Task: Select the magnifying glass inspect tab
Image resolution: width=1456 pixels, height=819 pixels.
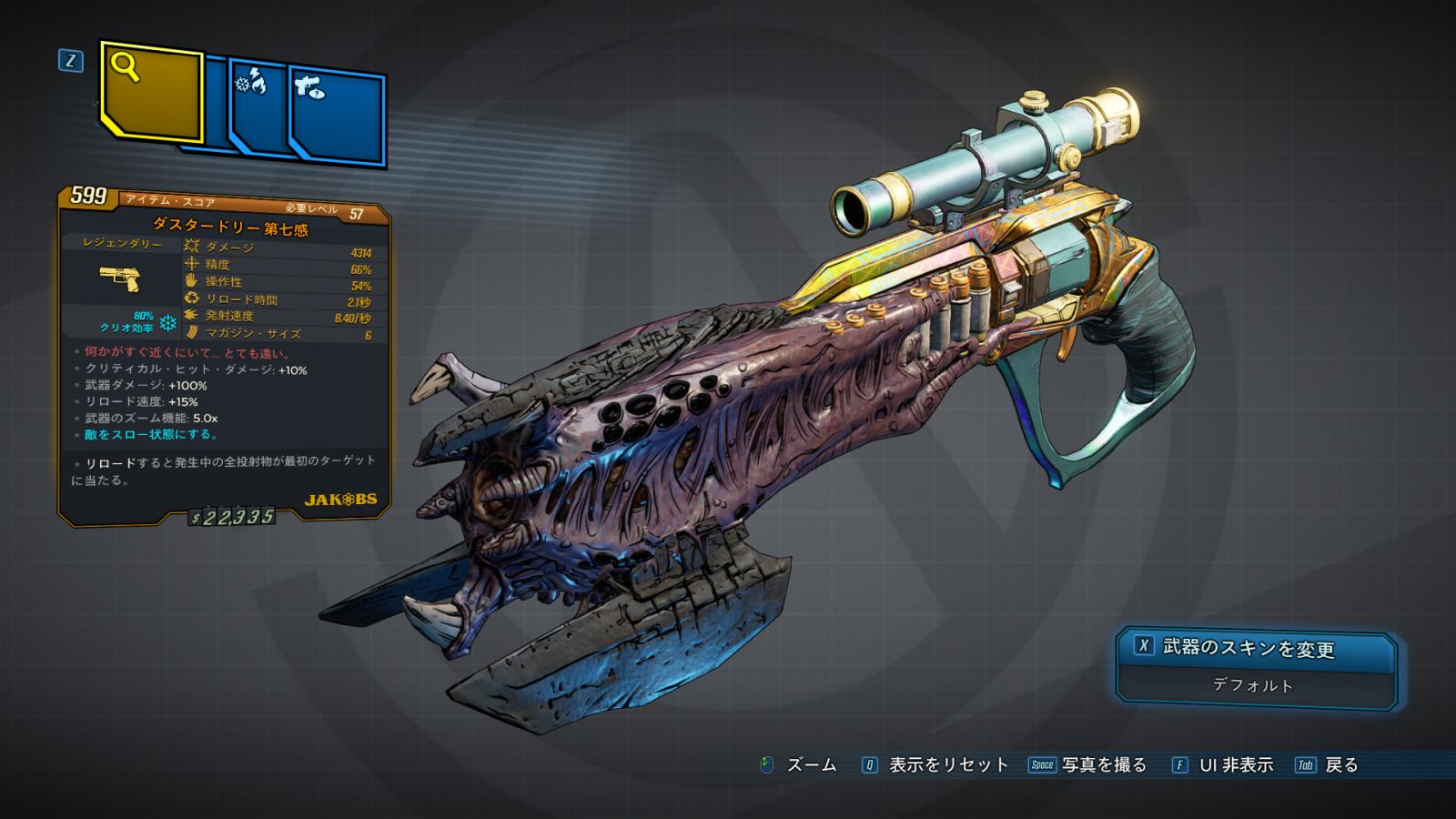Action: point(150,91)
